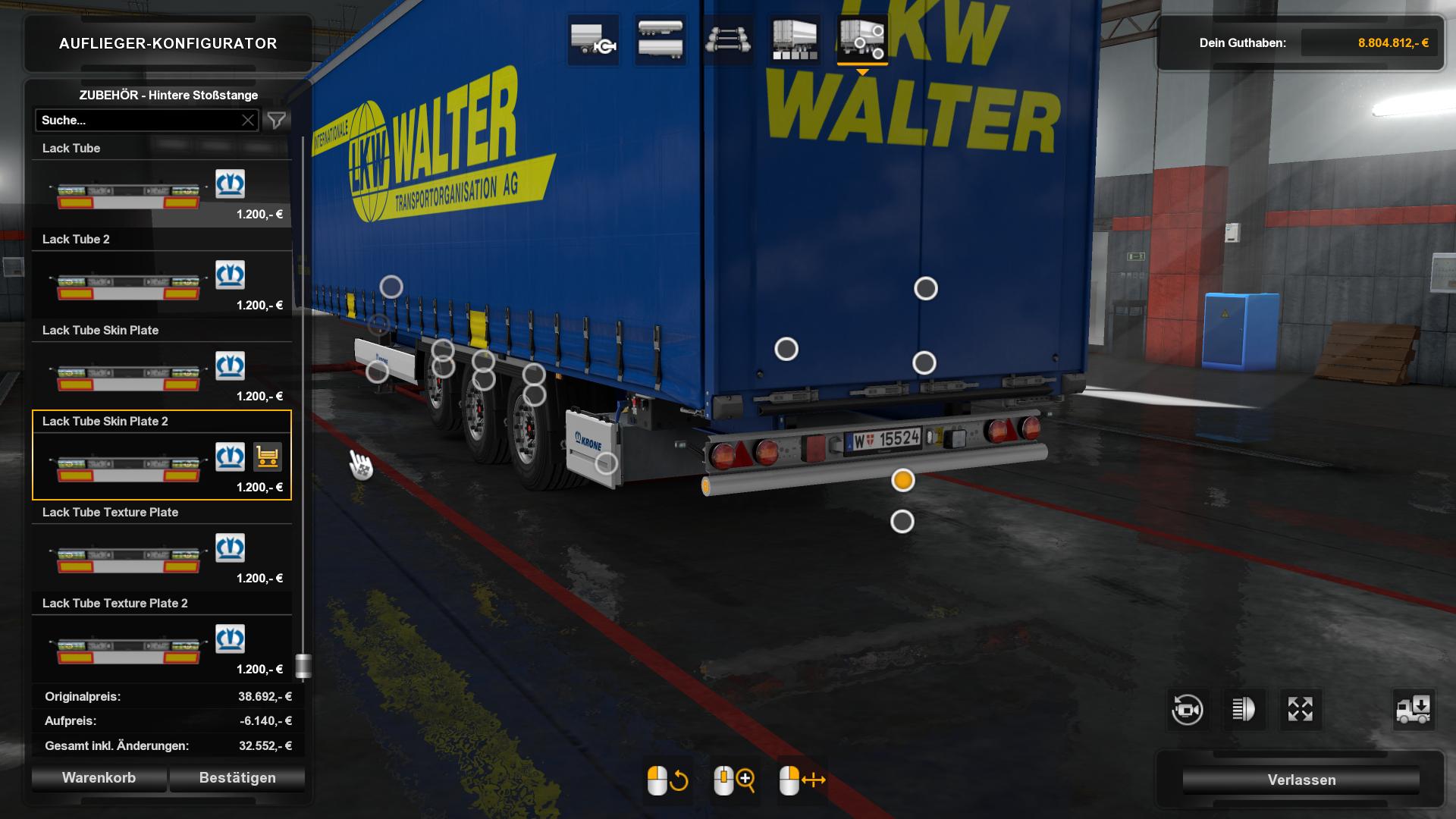Select the orange rear bumper accessory node
Screen dimensions: 1456x819
[902, 480]
